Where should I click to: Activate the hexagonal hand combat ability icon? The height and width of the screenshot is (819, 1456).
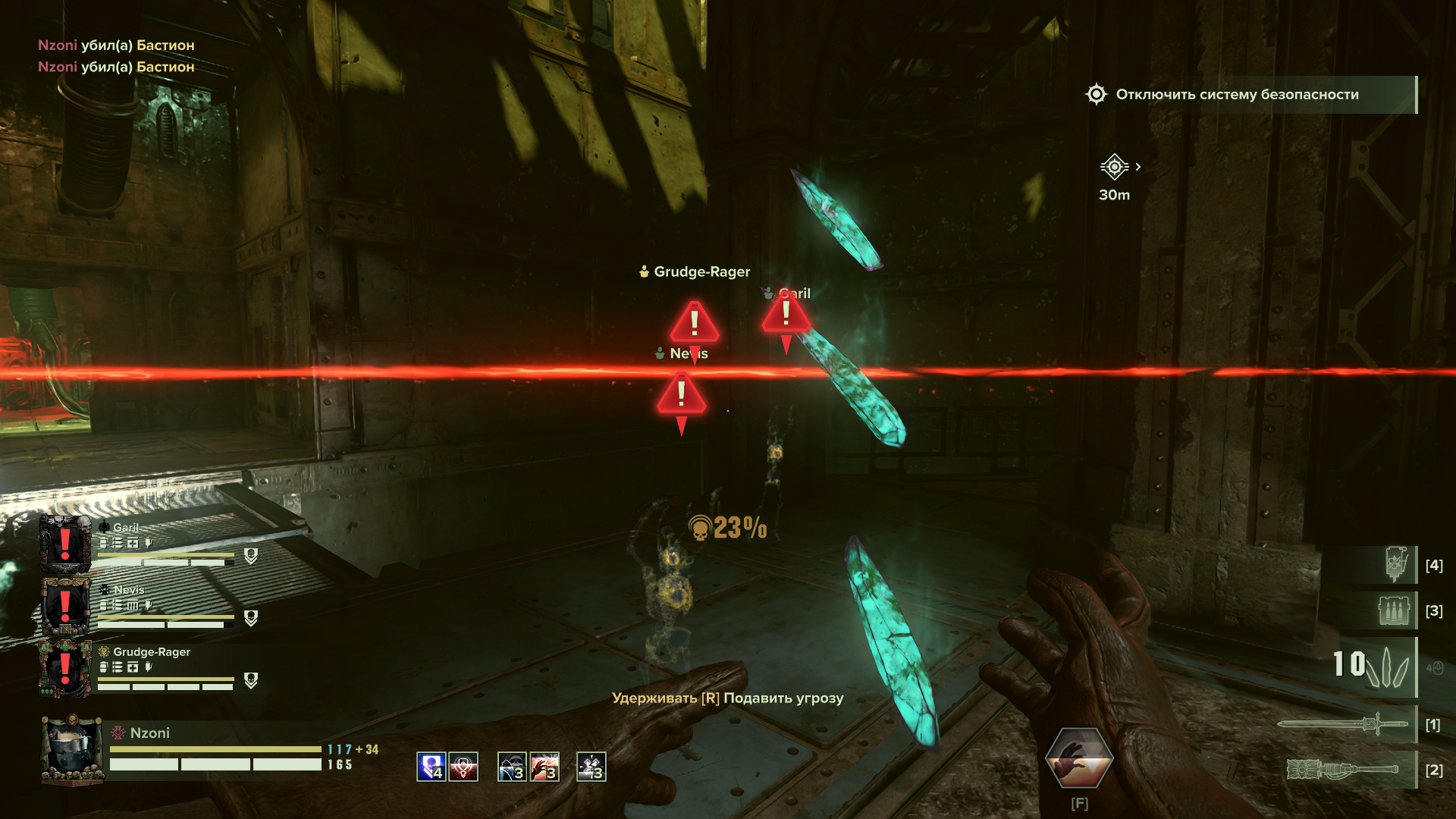click(1078, 758)
